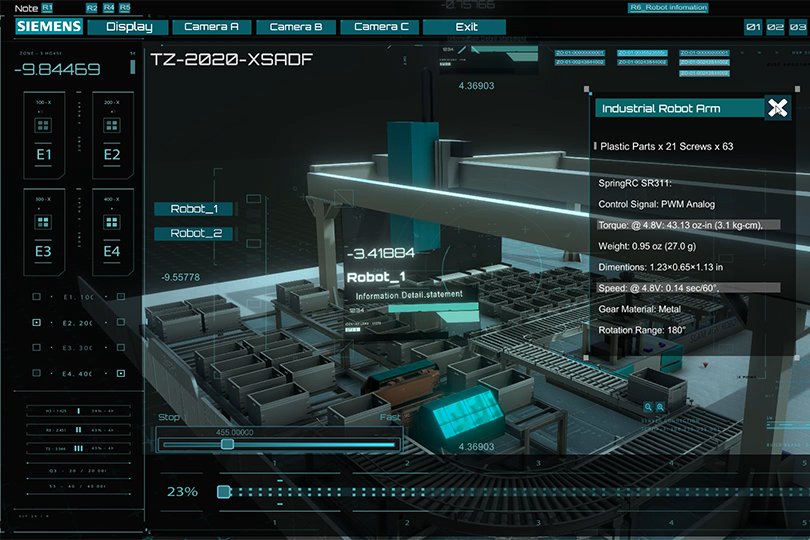
Task: Switch to Camera C view
Action: [380, 27]
